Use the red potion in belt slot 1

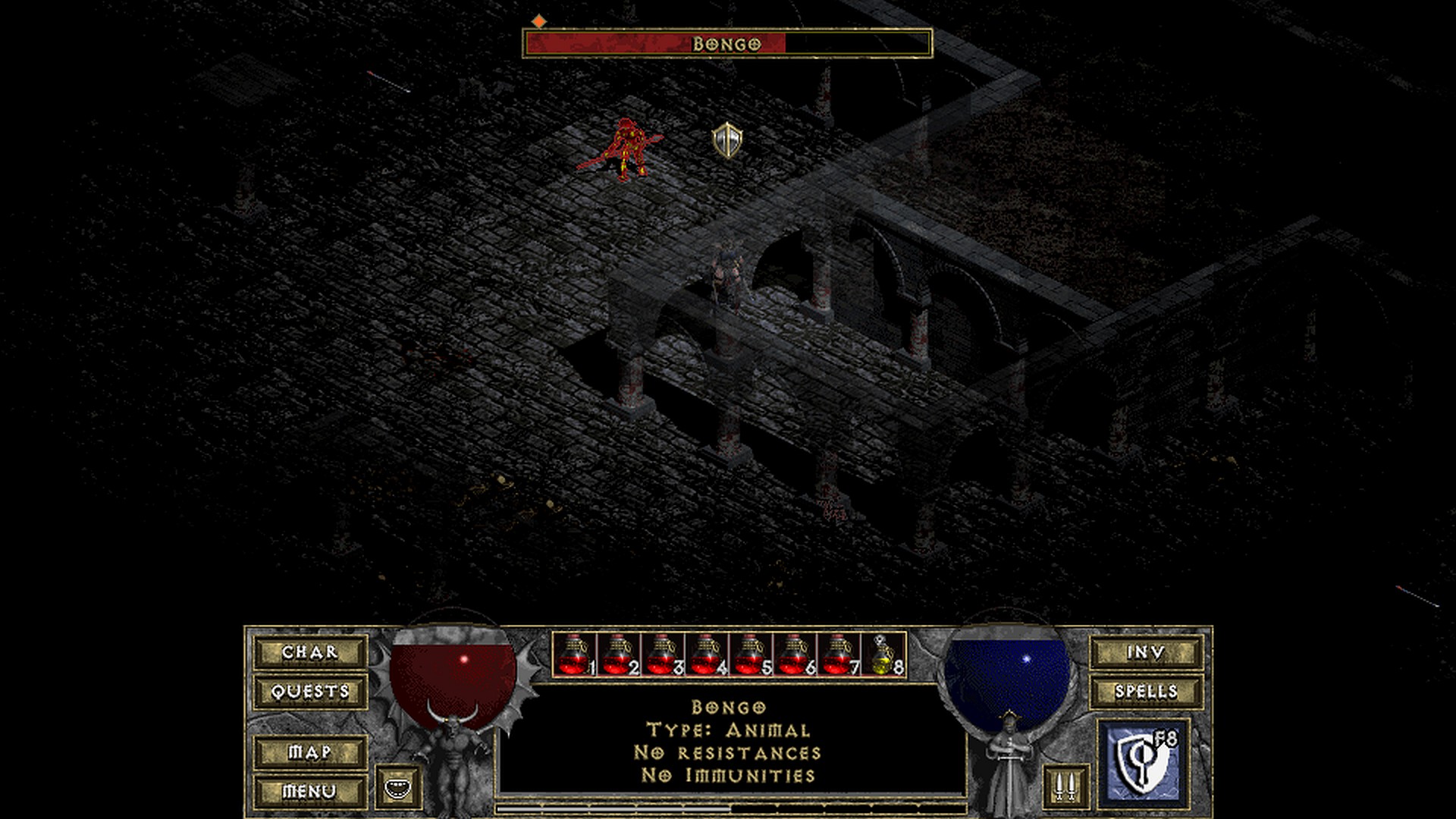(x=574, y=654)
